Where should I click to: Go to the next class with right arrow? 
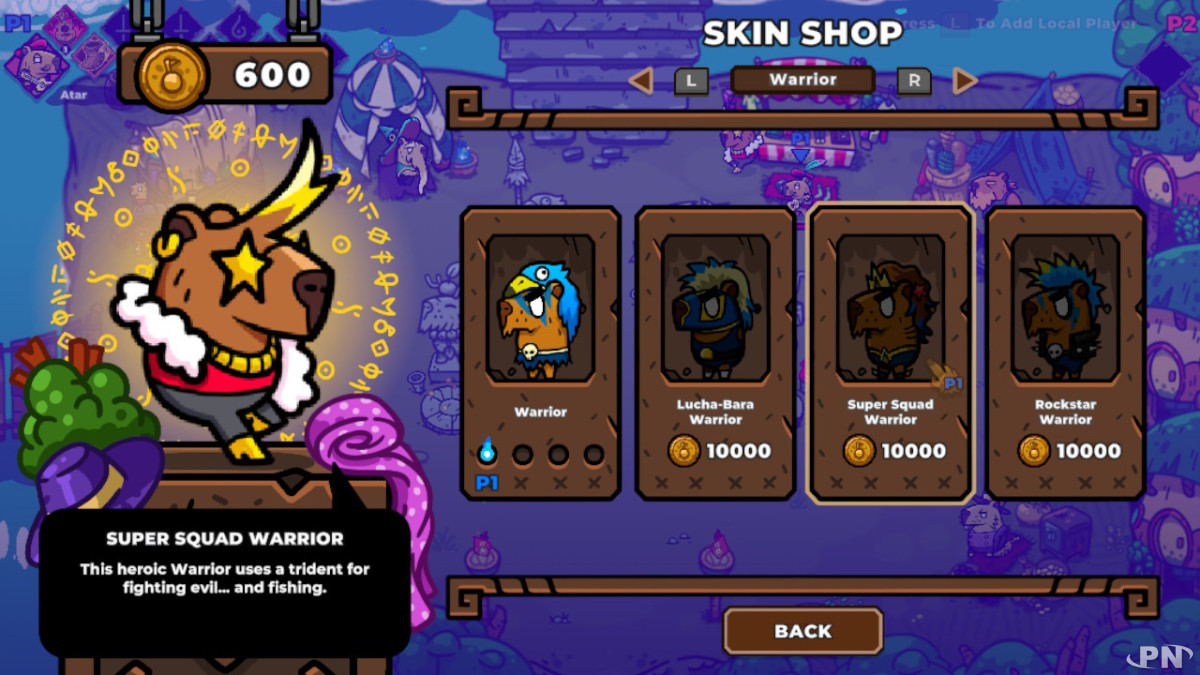pyautogui.click(x=964, y=81)
